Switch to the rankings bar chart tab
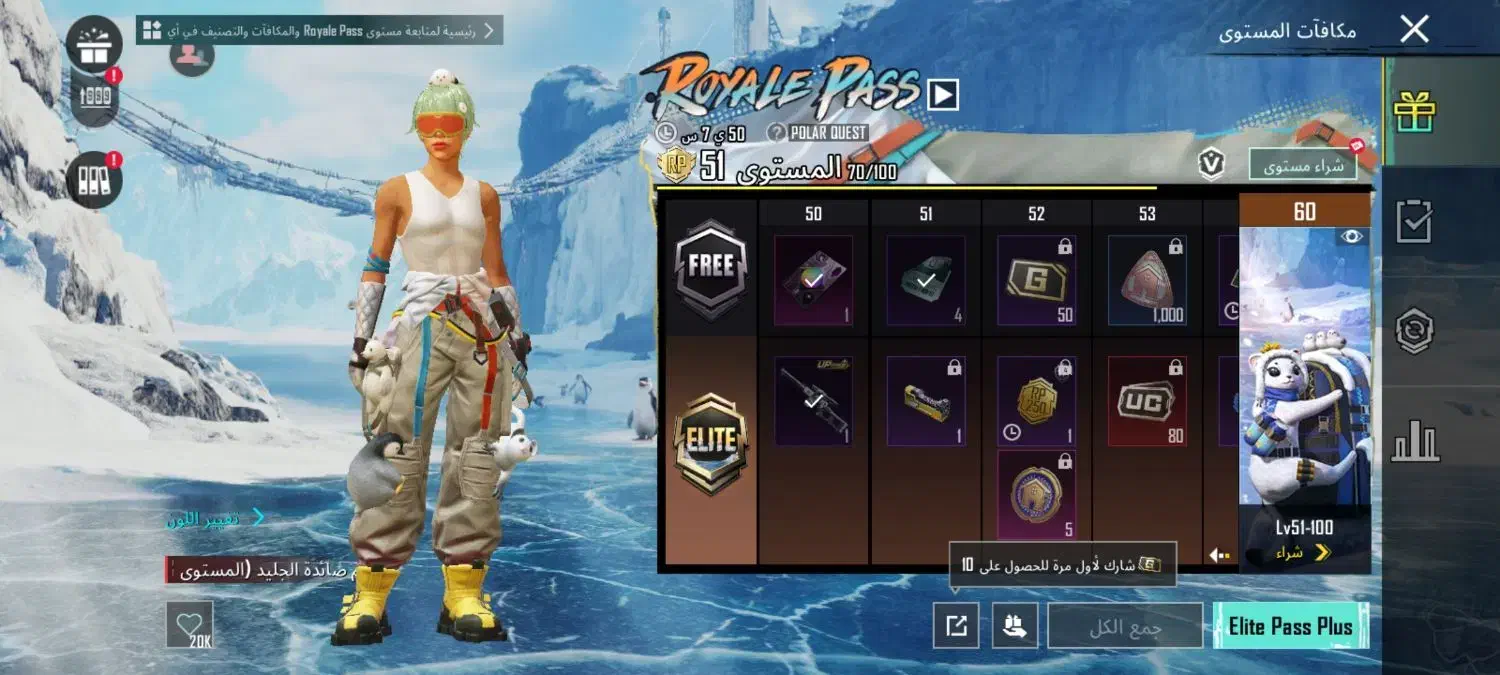 click(1415, 441)
